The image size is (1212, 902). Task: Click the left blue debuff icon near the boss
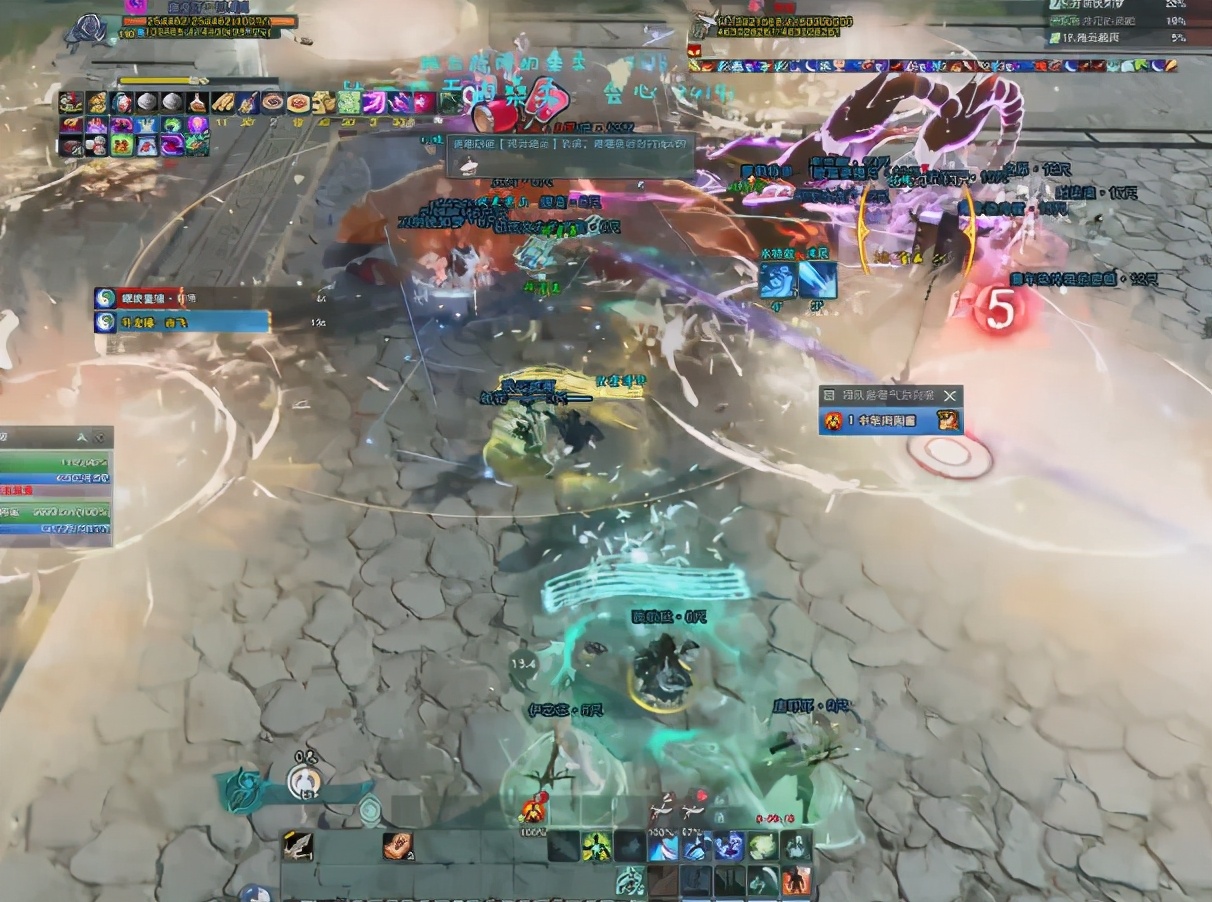776,280
